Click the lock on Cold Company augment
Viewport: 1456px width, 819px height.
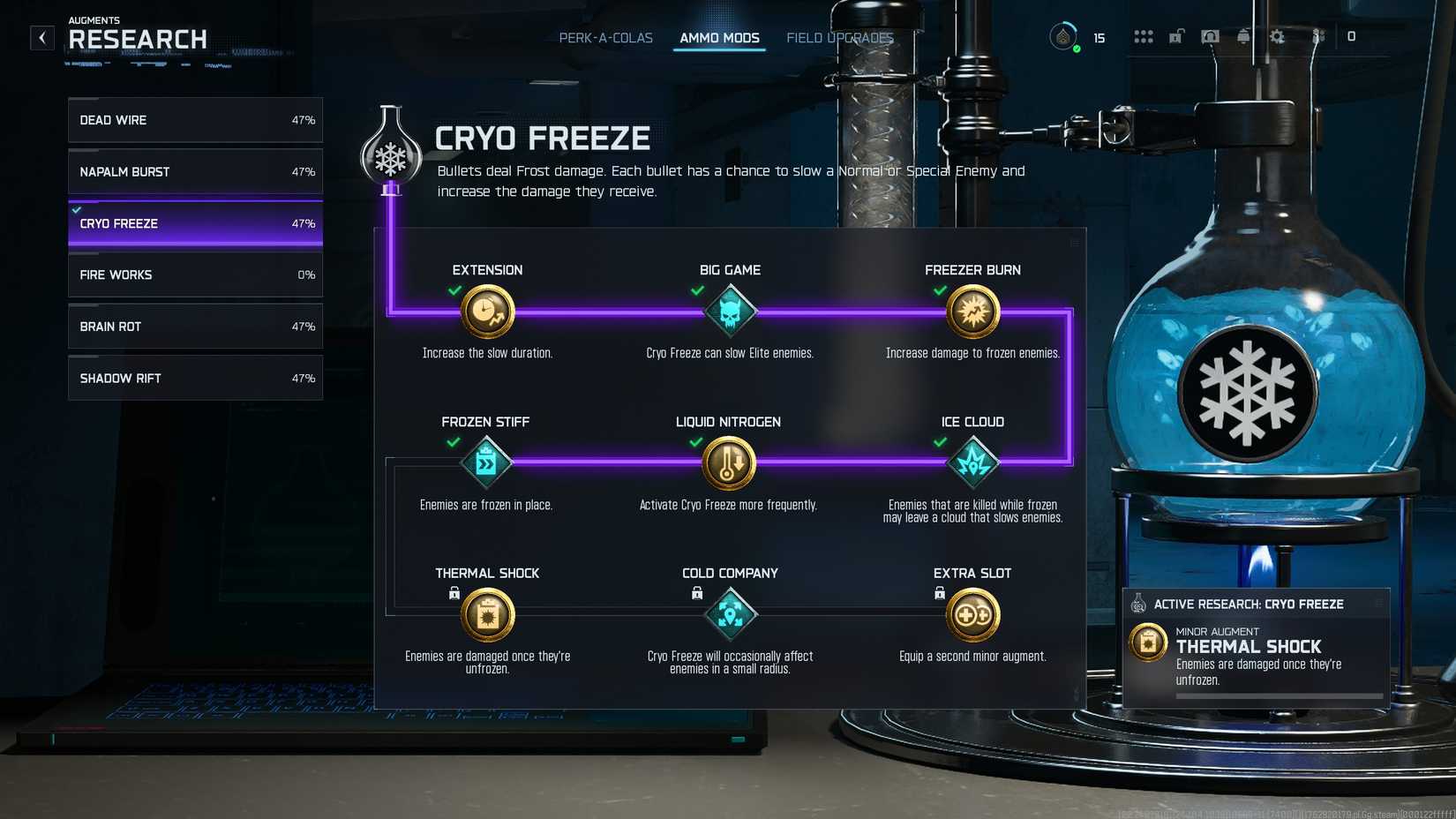pos(697,593)
